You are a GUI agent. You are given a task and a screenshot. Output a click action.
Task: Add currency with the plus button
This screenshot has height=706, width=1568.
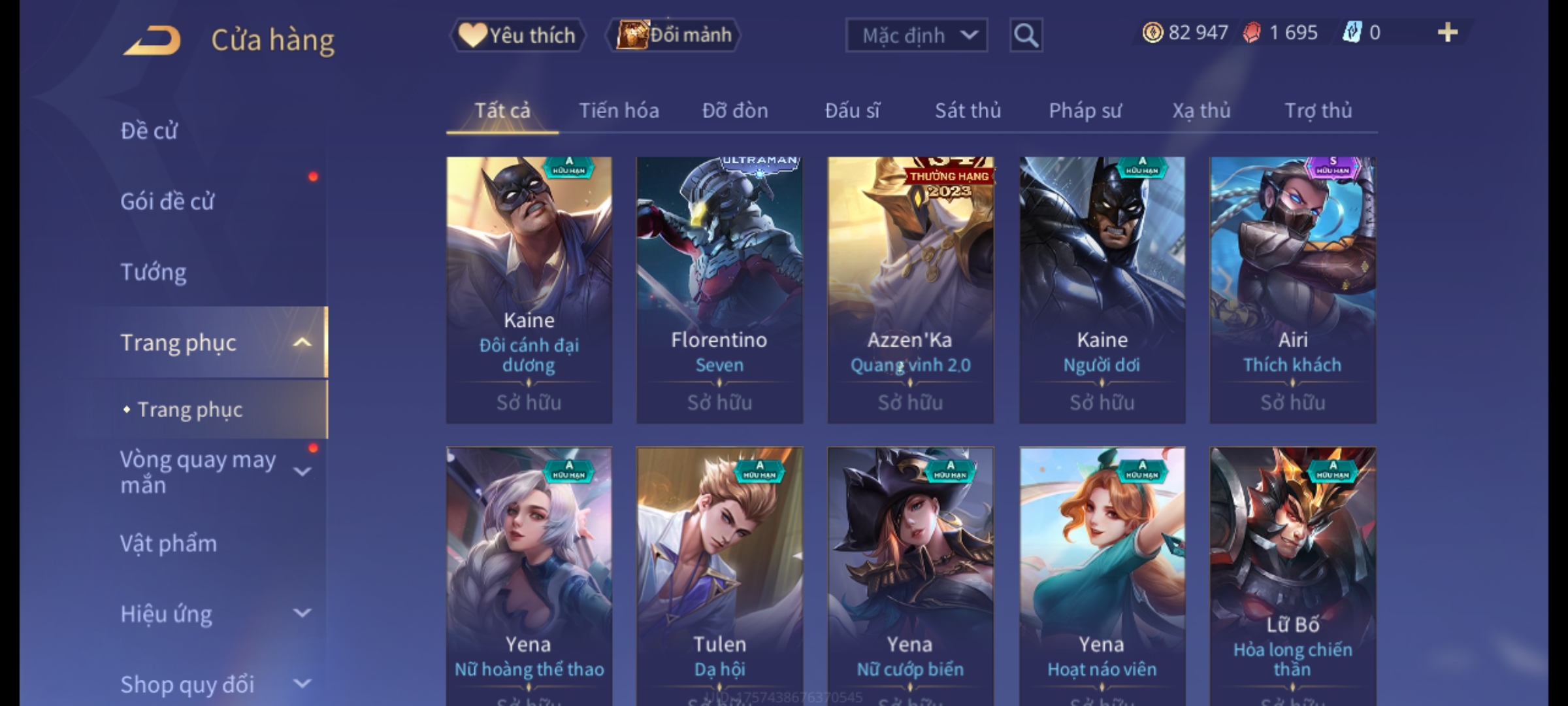[1447, 33]
